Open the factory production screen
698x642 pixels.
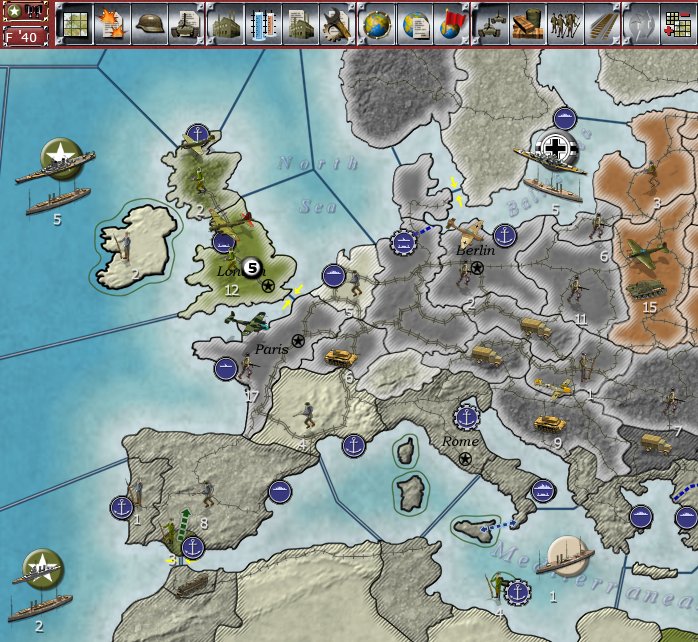pos(225,24)
